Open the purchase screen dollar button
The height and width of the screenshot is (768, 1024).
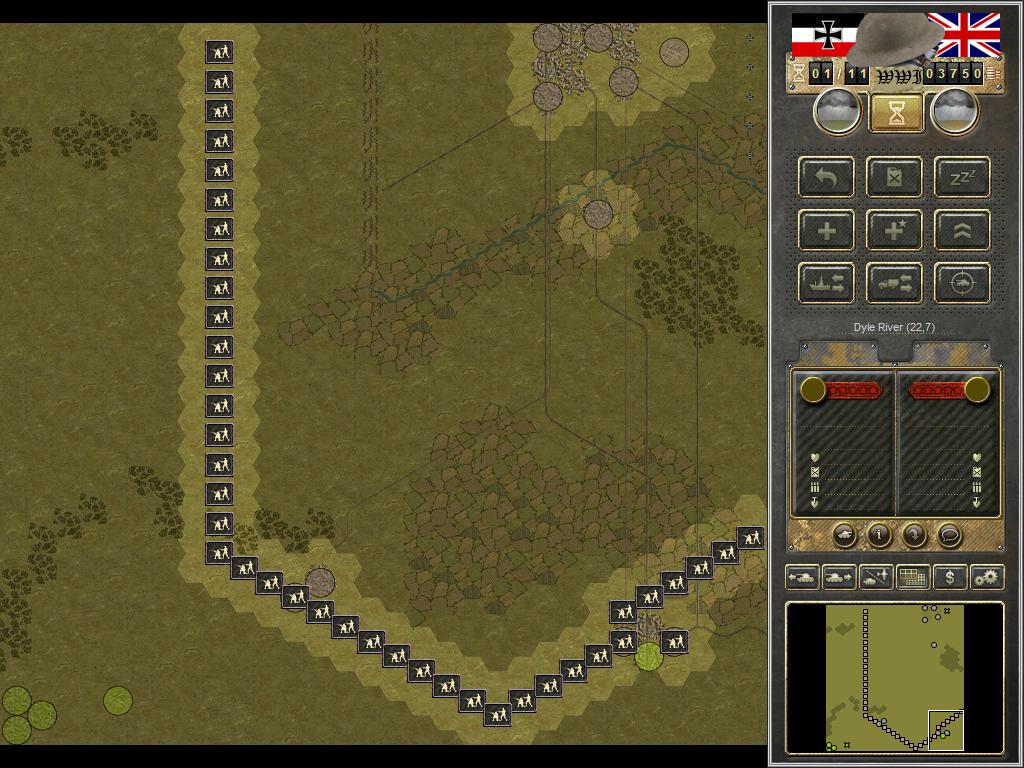949,577
